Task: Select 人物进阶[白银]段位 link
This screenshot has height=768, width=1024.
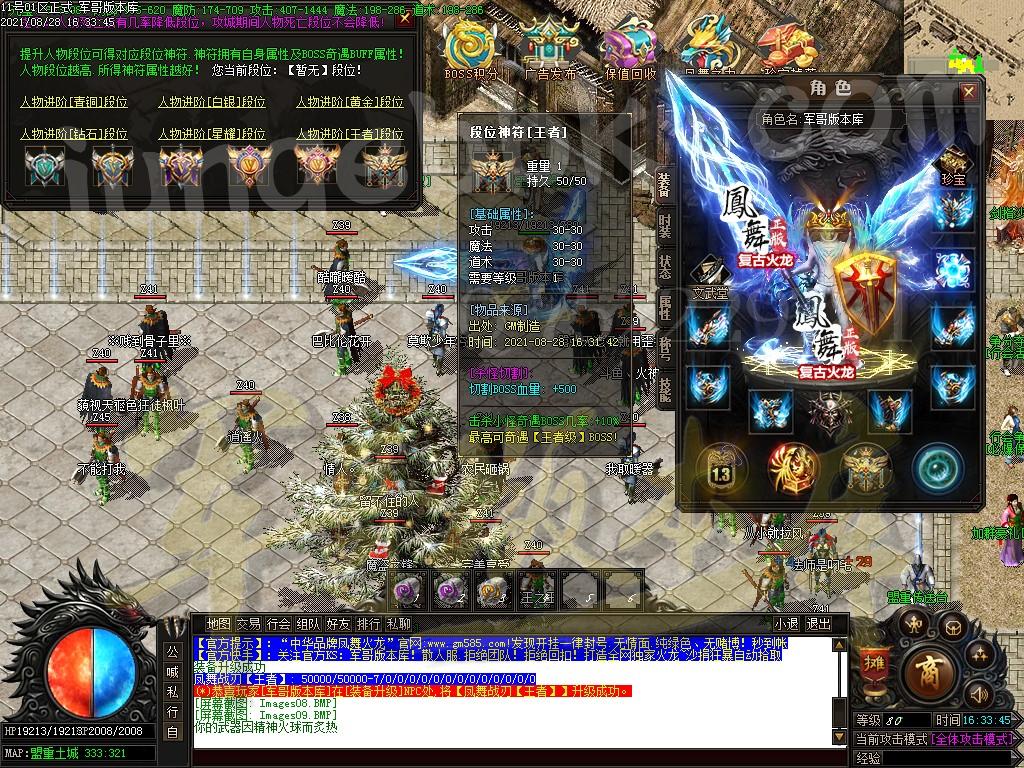Action: click(x=212, y=102)
